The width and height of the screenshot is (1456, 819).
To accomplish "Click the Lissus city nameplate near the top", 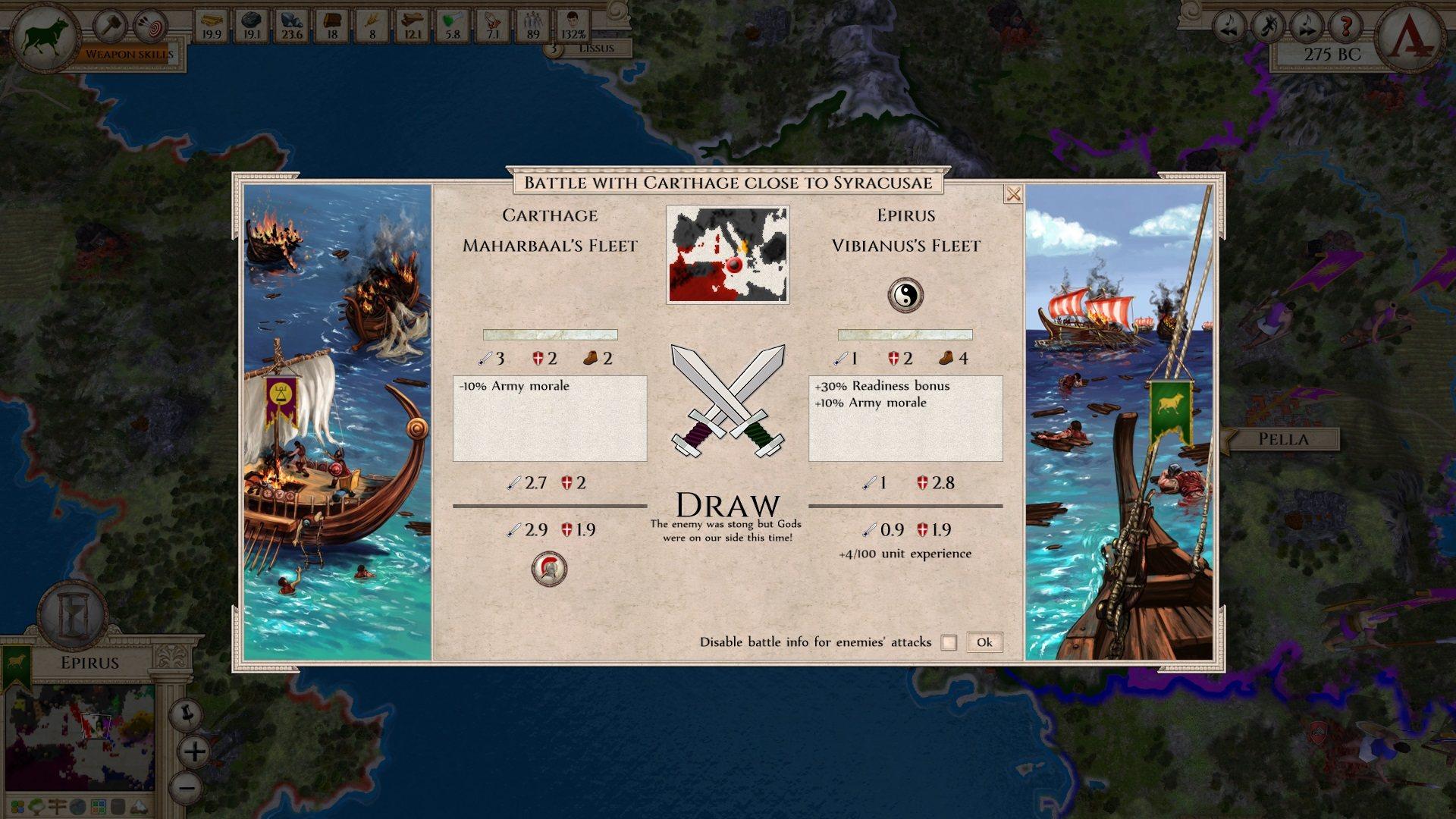I will pyautogui.click(x=595, y=47).
